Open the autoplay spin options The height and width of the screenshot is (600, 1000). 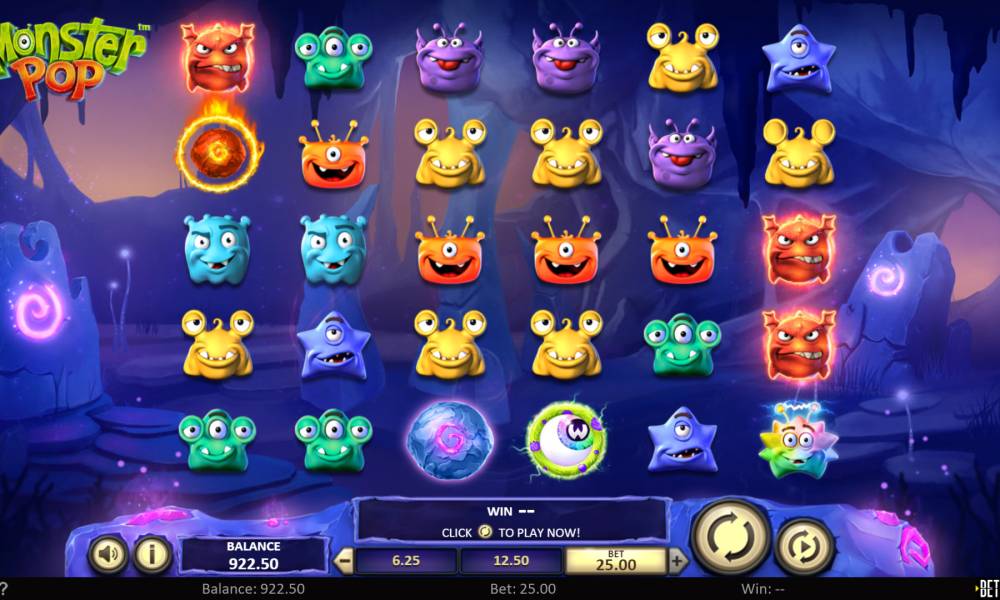[x=805, y=546]
